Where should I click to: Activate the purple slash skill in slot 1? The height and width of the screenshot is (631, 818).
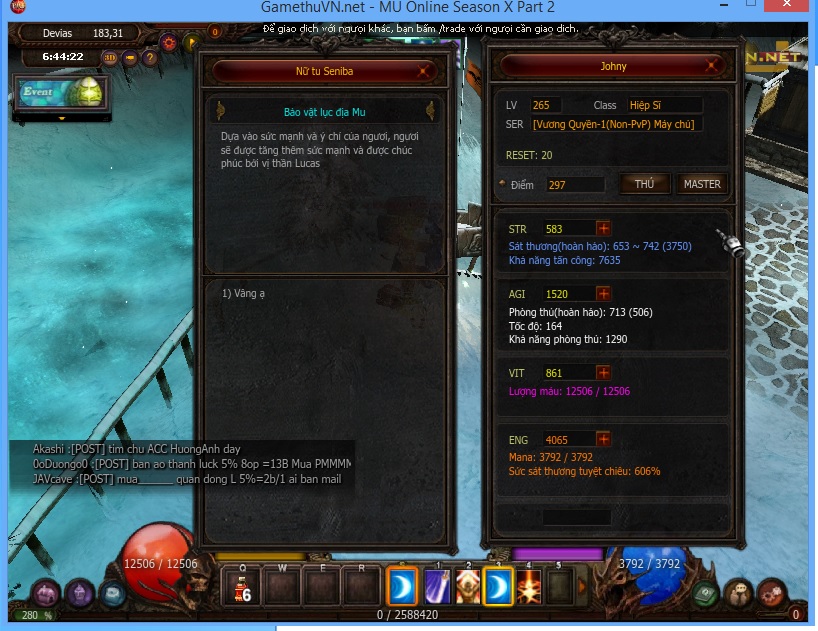(x=434, y=586)
